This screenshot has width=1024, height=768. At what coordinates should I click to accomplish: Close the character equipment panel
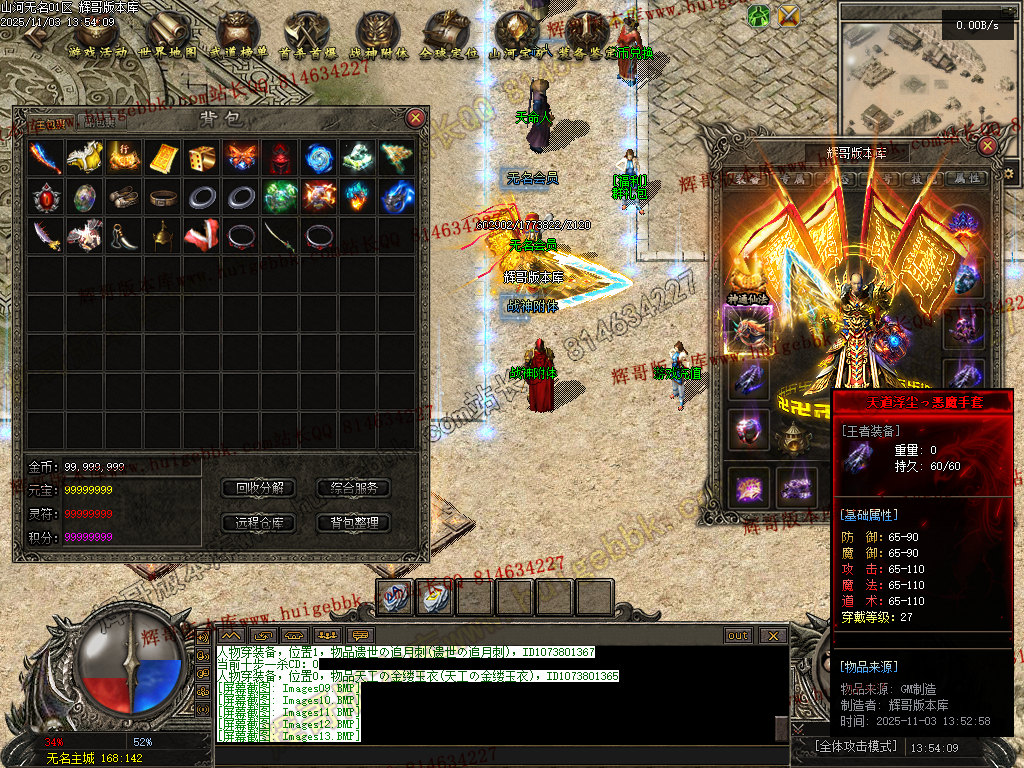988,146
